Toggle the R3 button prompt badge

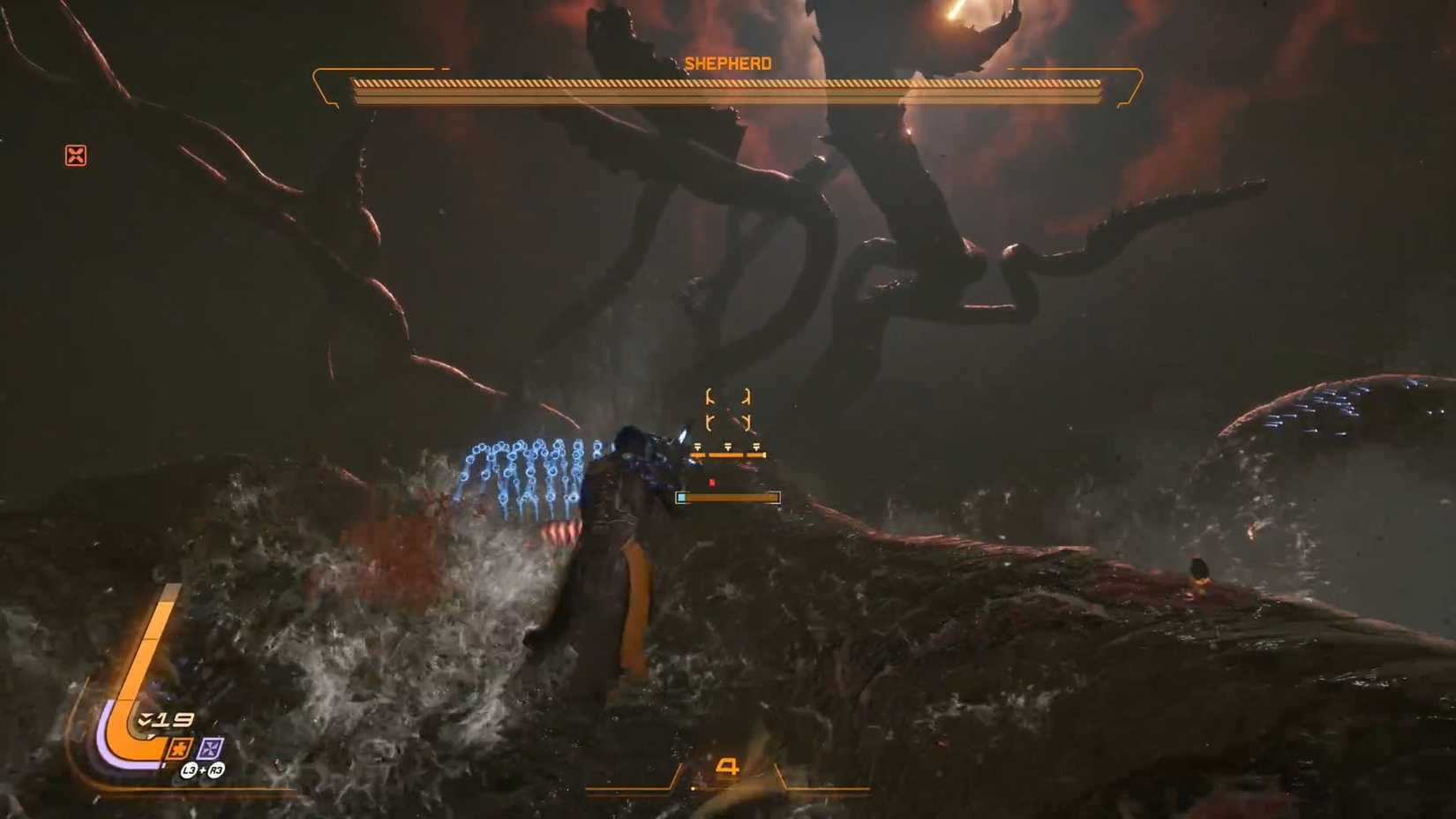215,770
